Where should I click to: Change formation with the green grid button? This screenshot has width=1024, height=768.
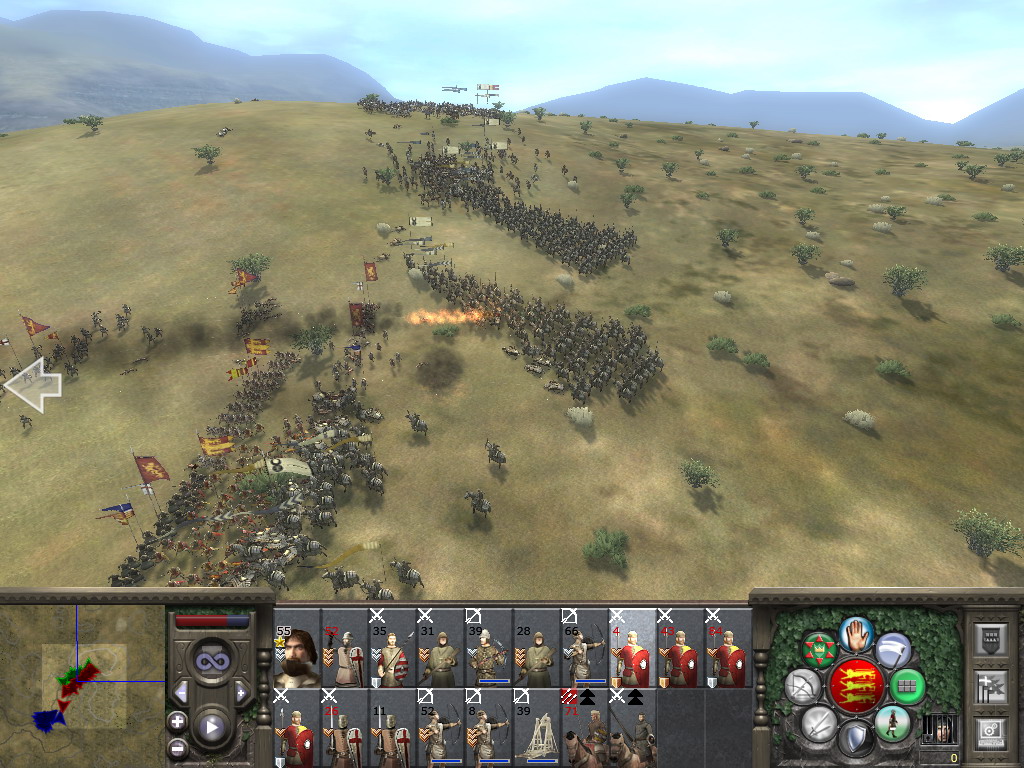907,686
